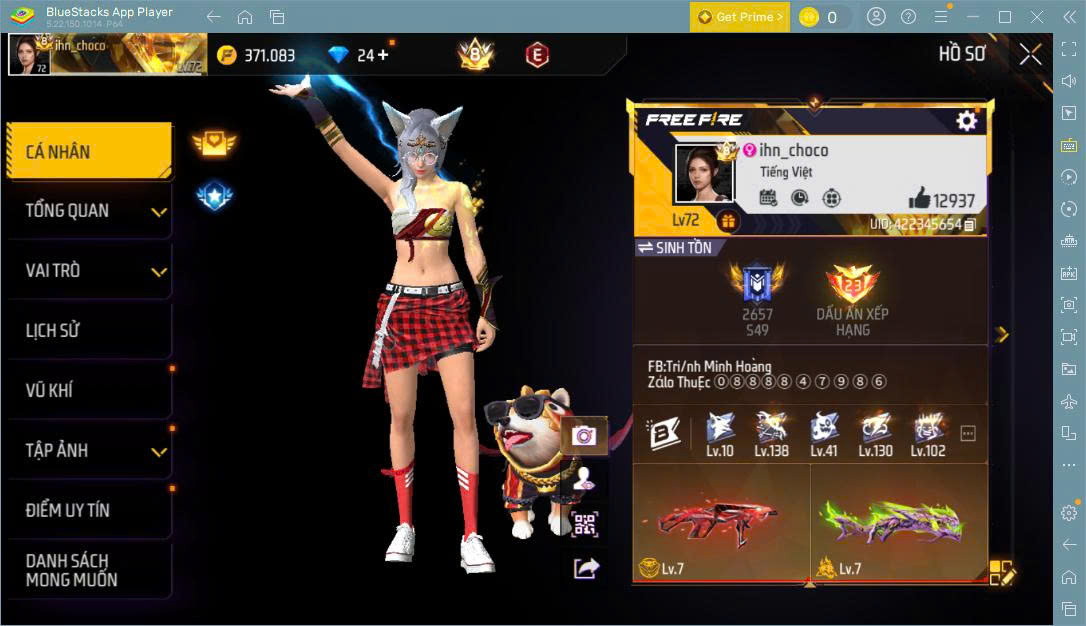The width and height of the screenshot is (1086, 626).
Task: Share the profile using arrow icon
Action: click(x=585, y=568)
